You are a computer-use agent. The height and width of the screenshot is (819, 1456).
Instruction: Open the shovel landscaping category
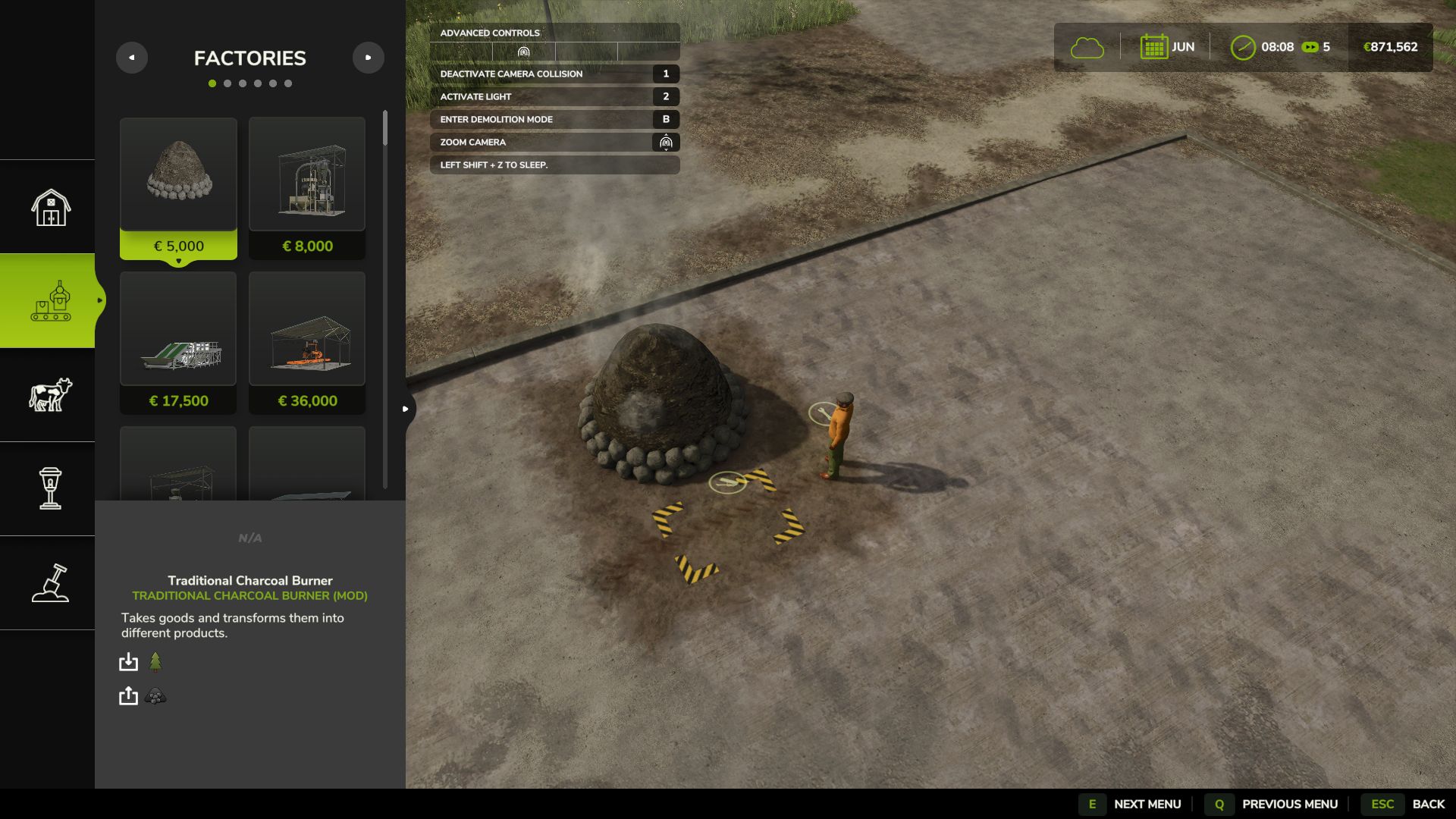point(50,582)
